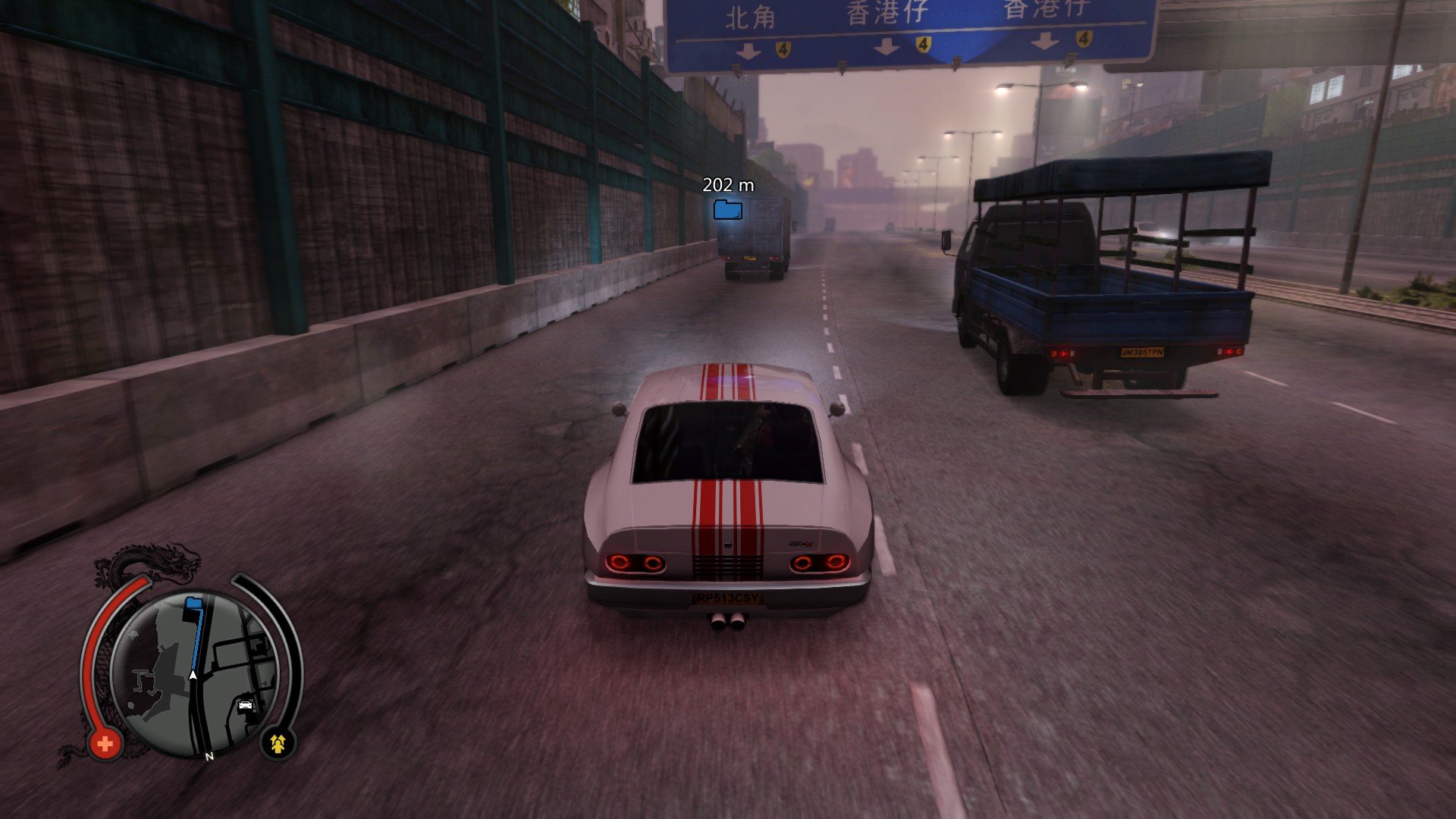Click the route 4 badge under the middle 香港仔

924,44
